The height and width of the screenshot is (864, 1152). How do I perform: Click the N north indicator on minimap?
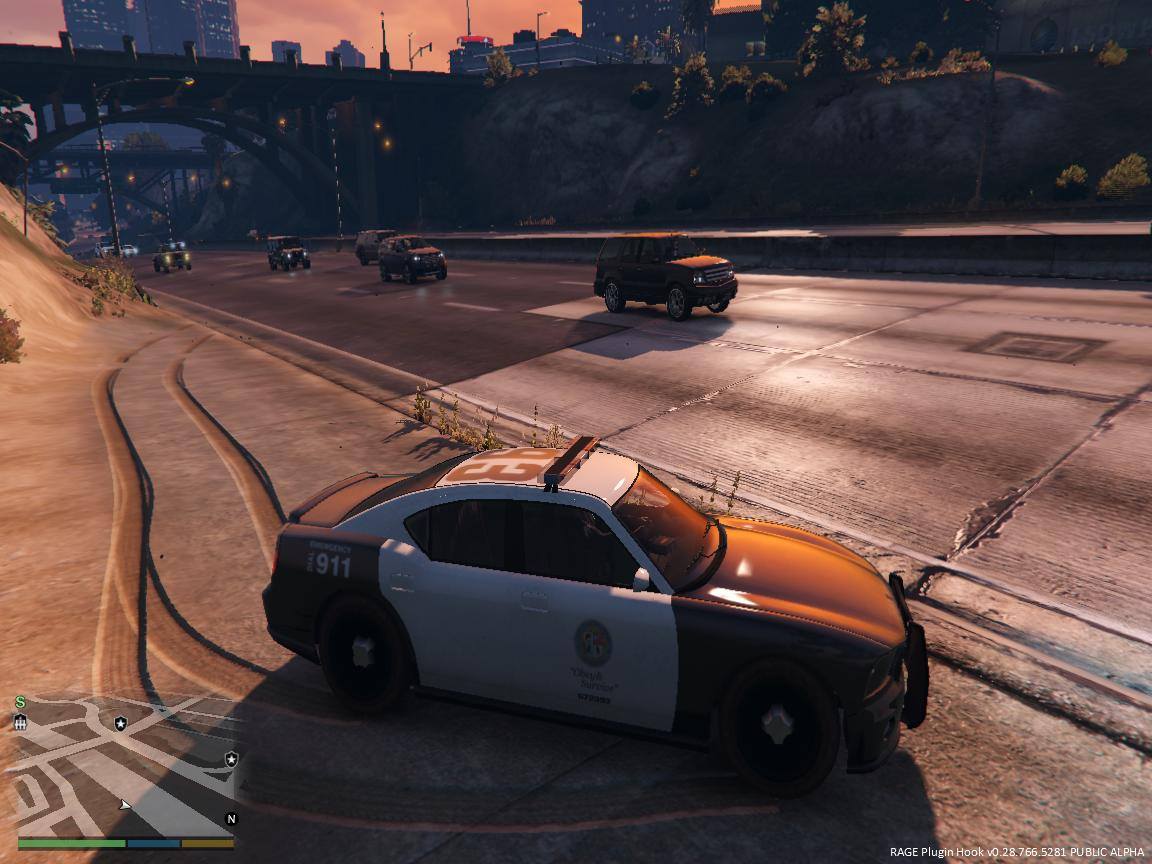point(231,818)
